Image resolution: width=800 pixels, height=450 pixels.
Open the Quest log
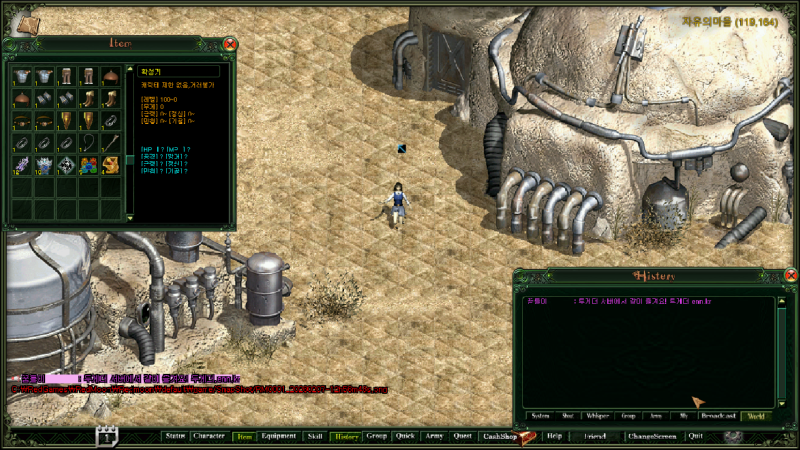click(462, 437)
